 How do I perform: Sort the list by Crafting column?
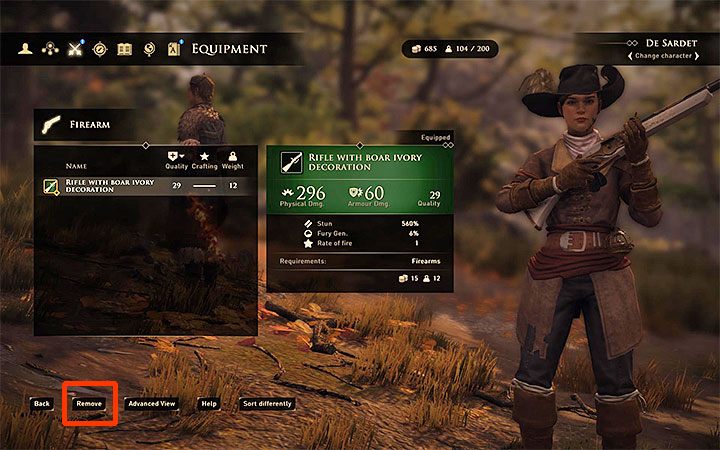point(204,160)
